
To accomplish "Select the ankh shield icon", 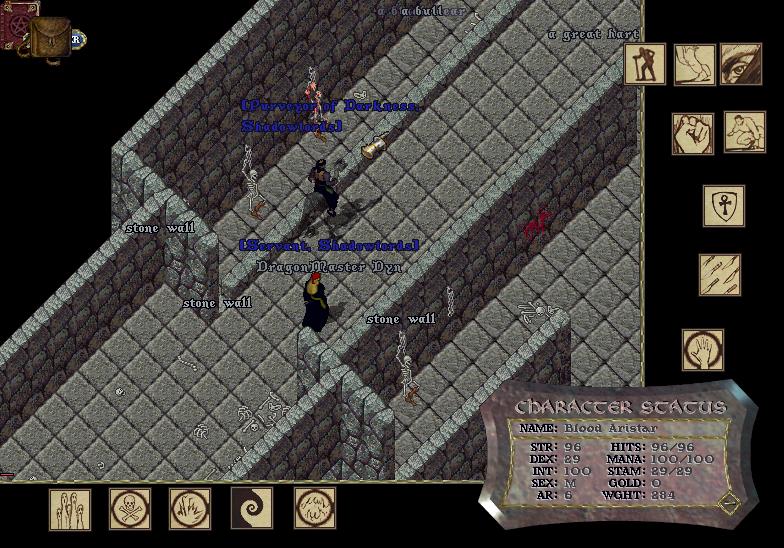I will click(x=723, y=205).
